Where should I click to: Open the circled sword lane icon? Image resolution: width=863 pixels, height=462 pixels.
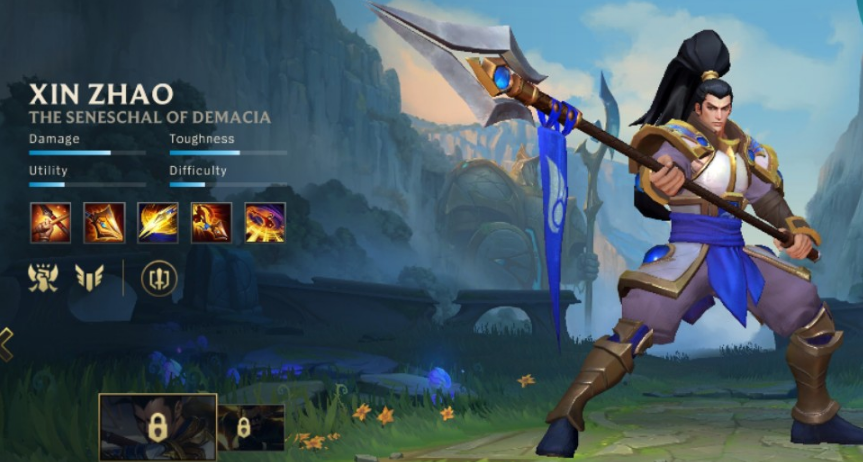click(159, 277)
